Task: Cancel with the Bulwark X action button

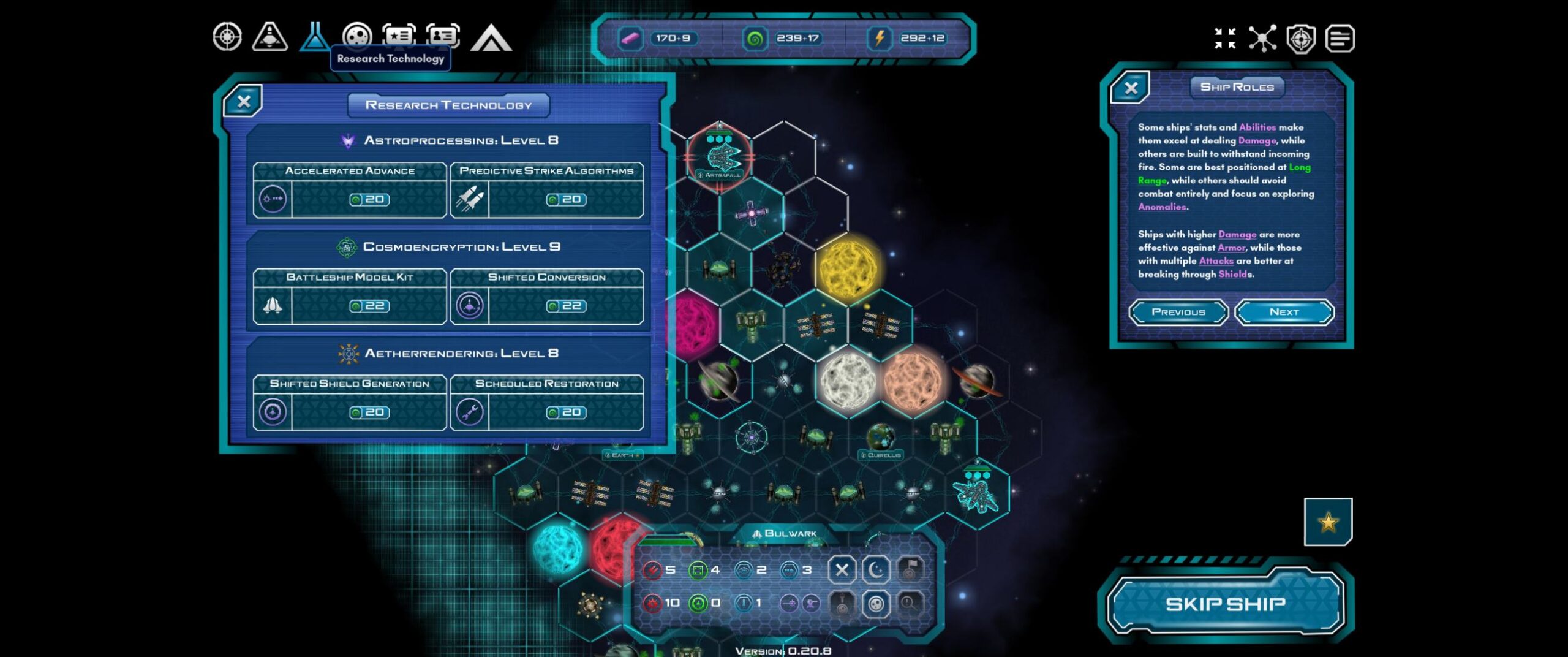Action: (x=842, y=570)
